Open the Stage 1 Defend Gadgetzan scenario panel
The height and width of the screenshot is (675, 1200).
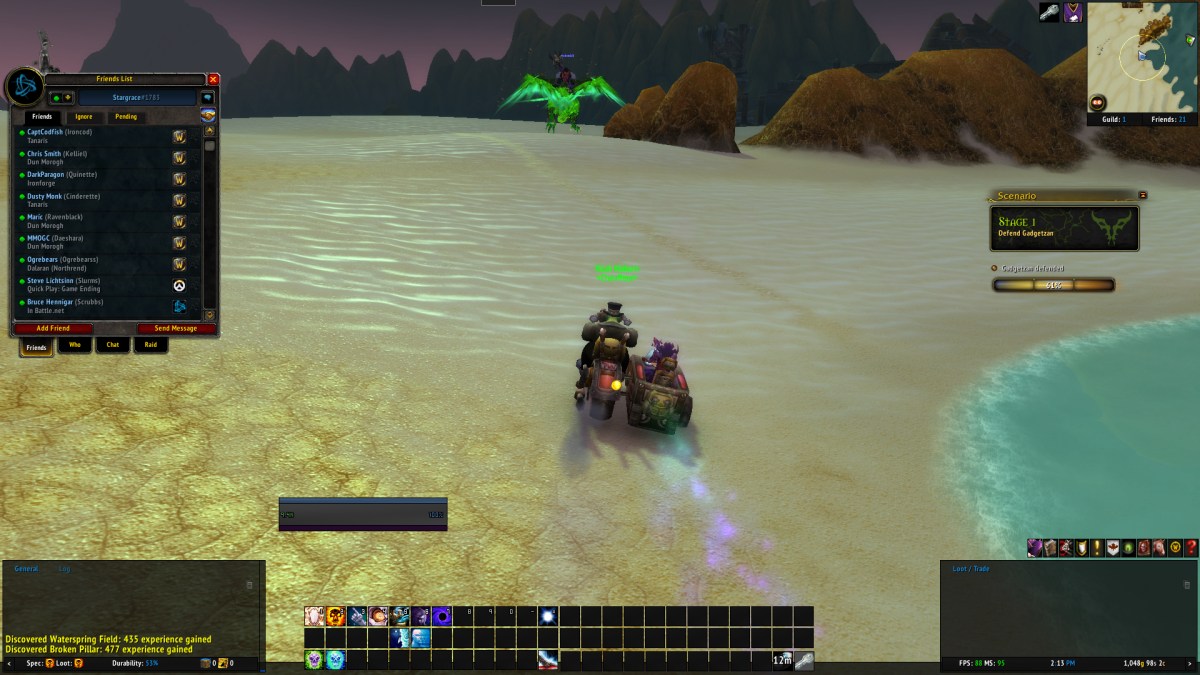coord(1064,228)
